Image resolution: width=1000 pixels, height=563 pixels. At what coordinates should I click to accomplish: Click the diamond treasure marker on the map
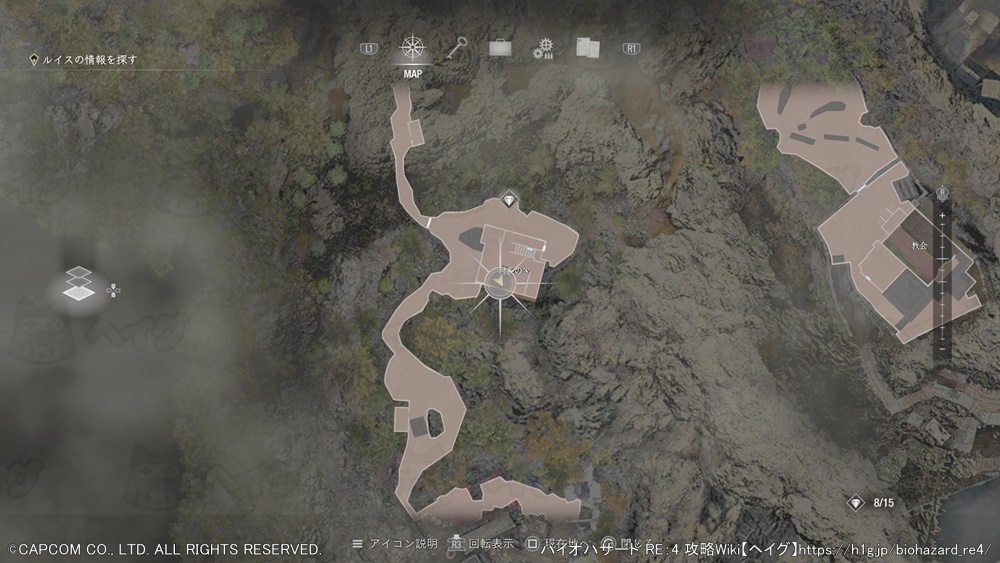coord(510,199)
